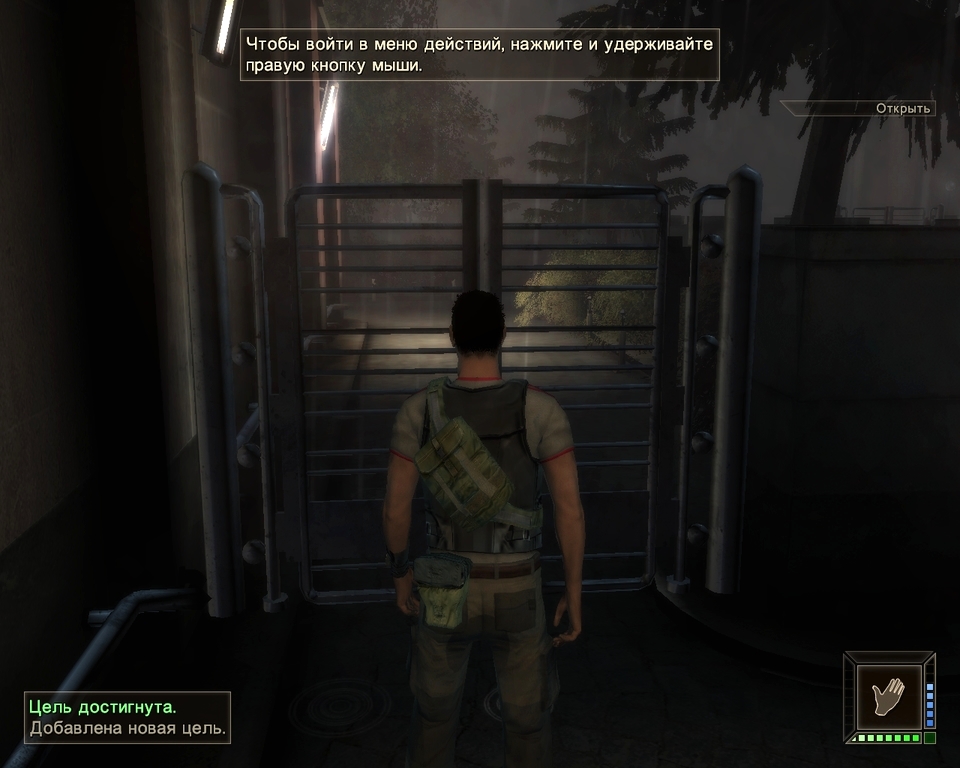
Task: Select the "Открыть" action label
Action: pos(902,108)
